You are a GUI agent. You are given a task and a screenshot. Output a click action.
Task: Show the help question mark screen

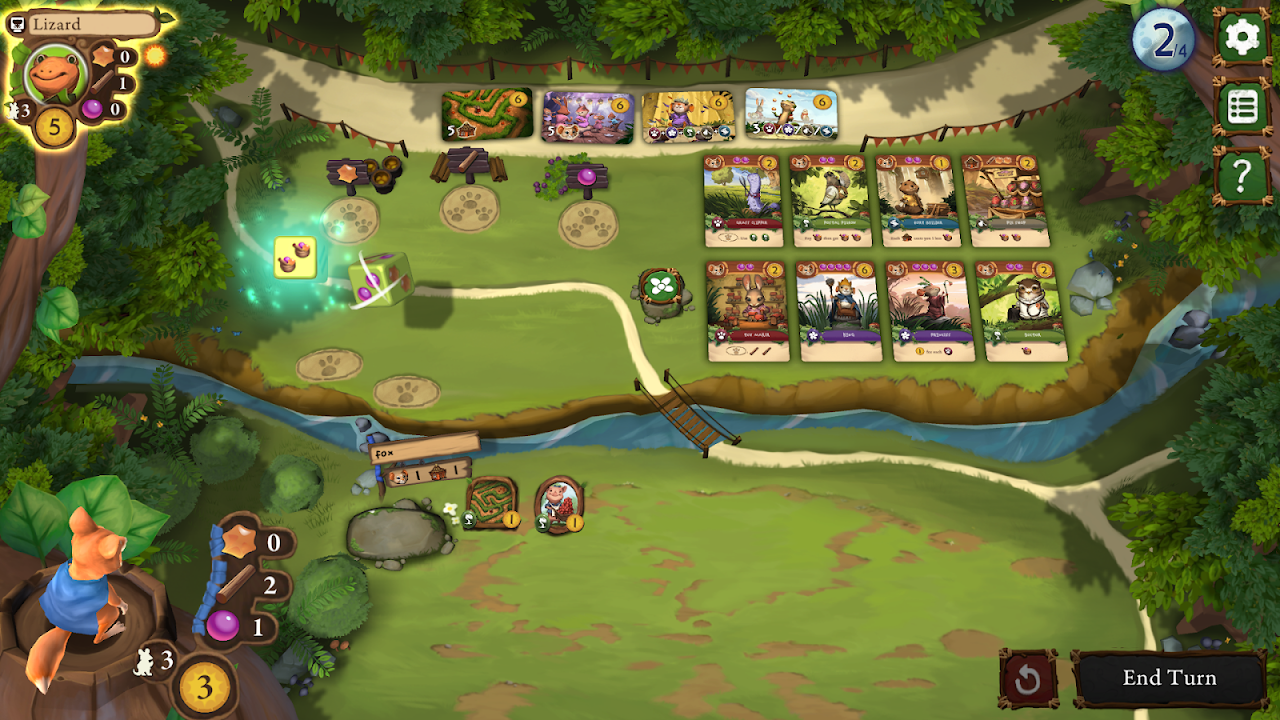pyautogui.click(x=1242, y=176)
